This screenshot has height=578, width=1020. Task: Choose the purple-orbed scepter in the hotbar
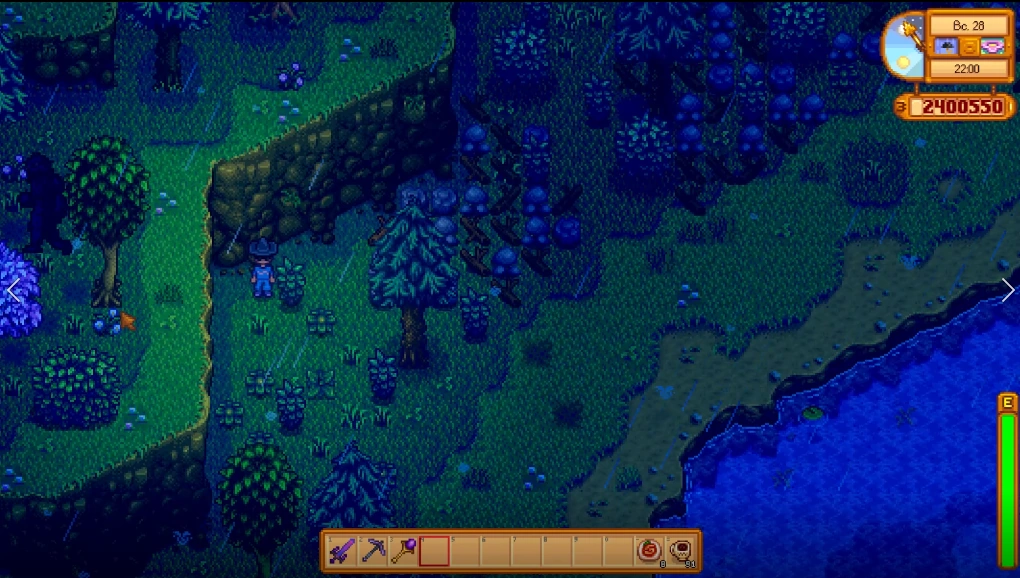[x=404, y=551]
